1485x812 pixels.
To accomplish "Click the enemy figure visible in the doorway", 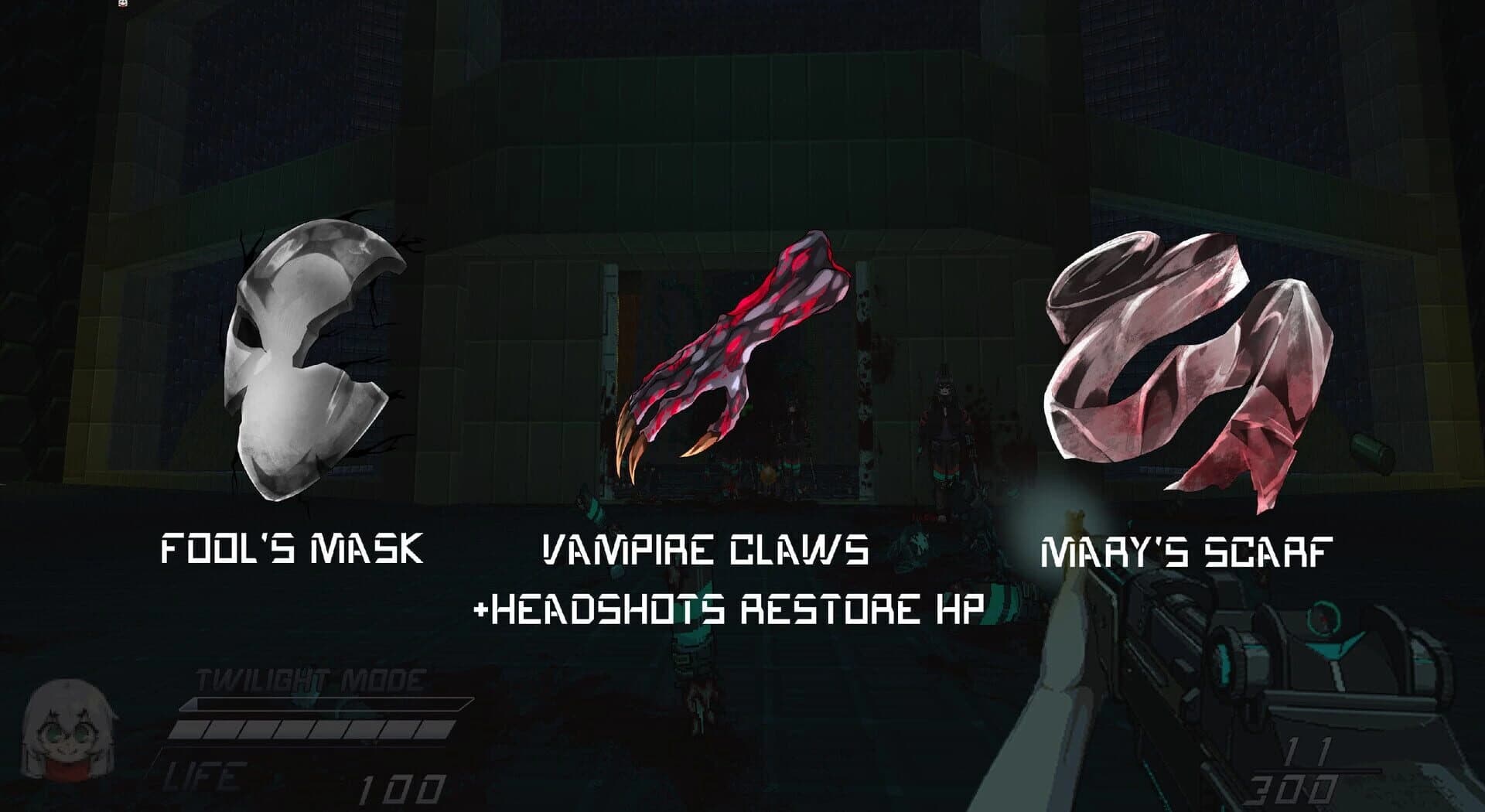I will tap(944, 421).
